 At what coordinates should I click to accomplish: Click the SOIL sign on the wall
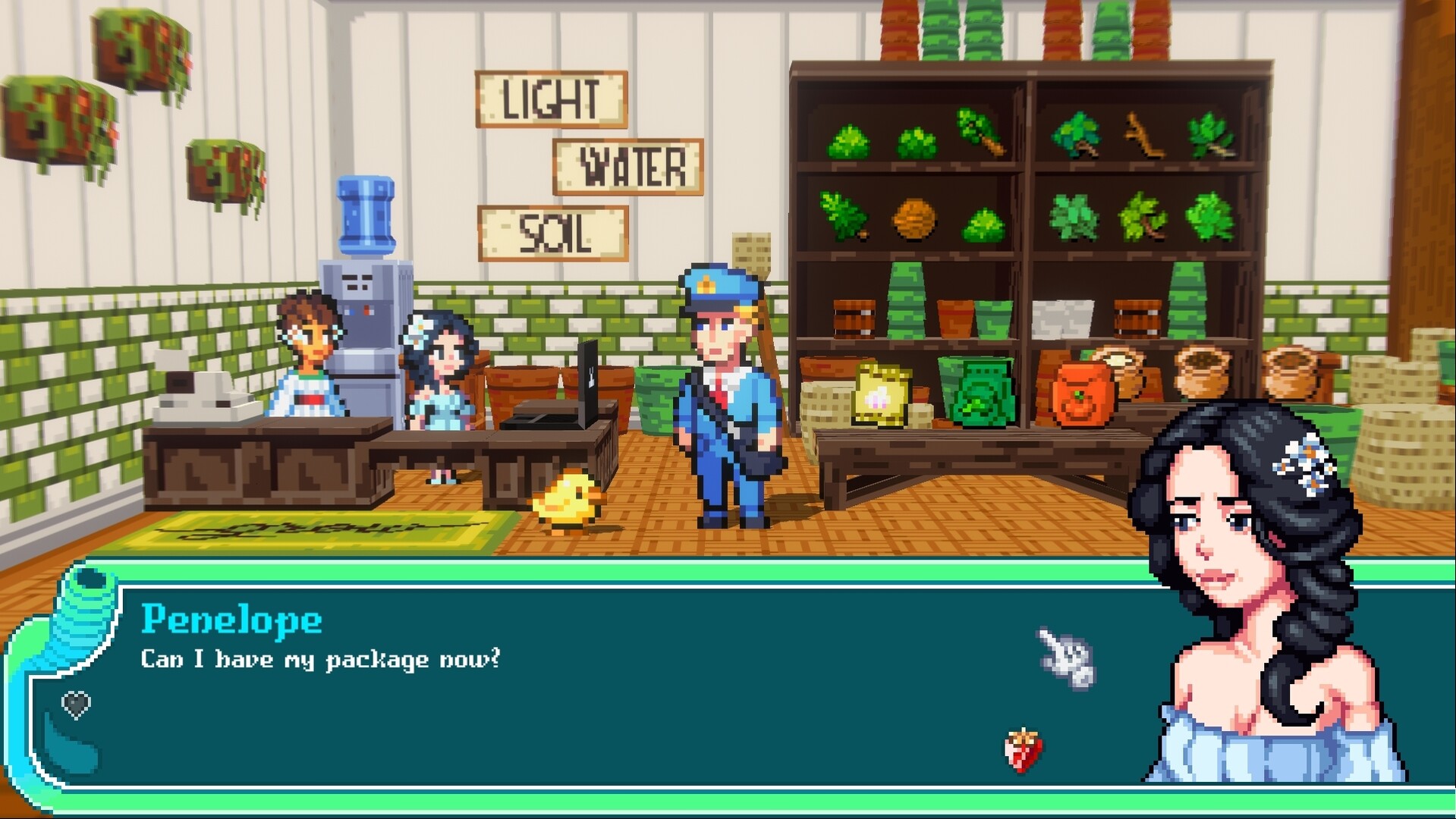click(x=553, y=231)
